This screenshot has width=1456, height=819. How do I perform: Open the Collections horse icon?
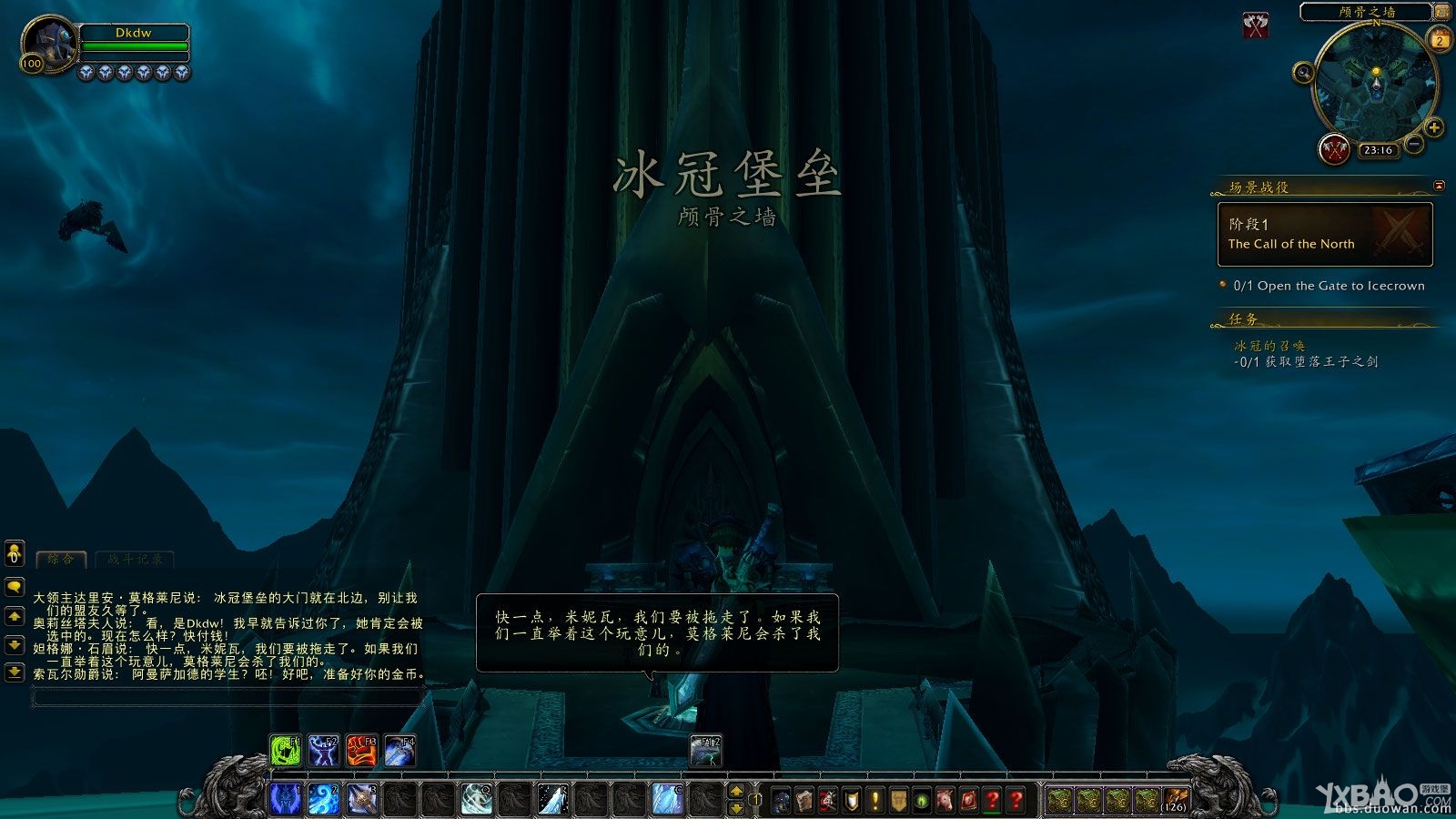tap(945, 800)
